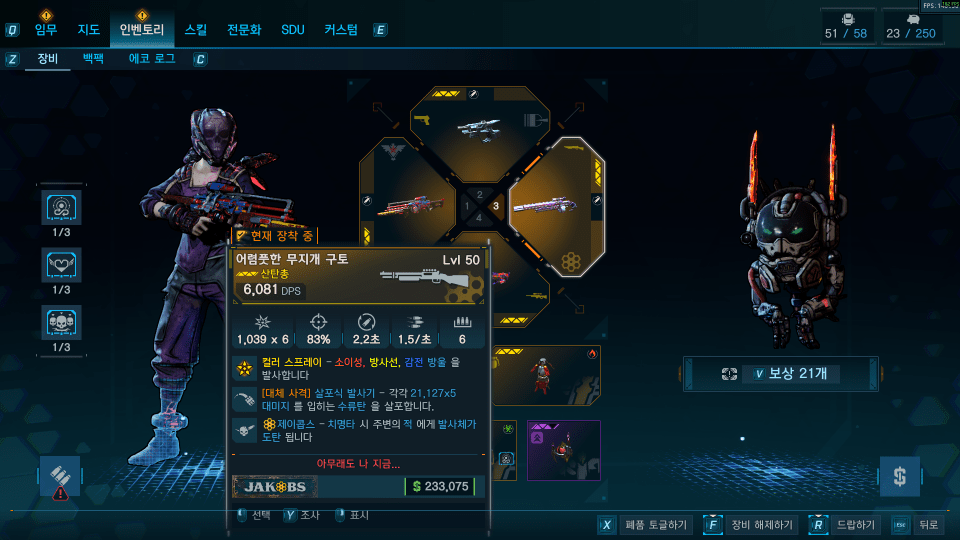Screen dimensions: 960x540
Task: Select the purple-bordered equipment slot
Action: [x=564, y=450]
